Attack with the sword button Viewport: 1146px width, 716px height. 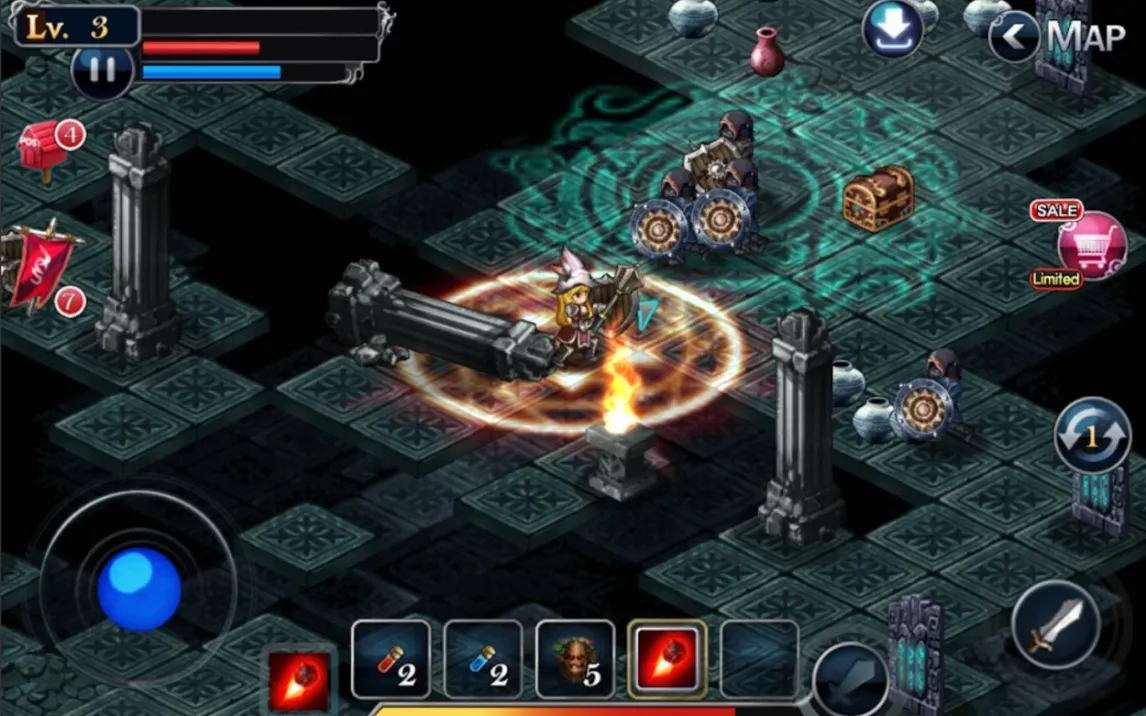pyautogui.click(x=1055, y=626)
